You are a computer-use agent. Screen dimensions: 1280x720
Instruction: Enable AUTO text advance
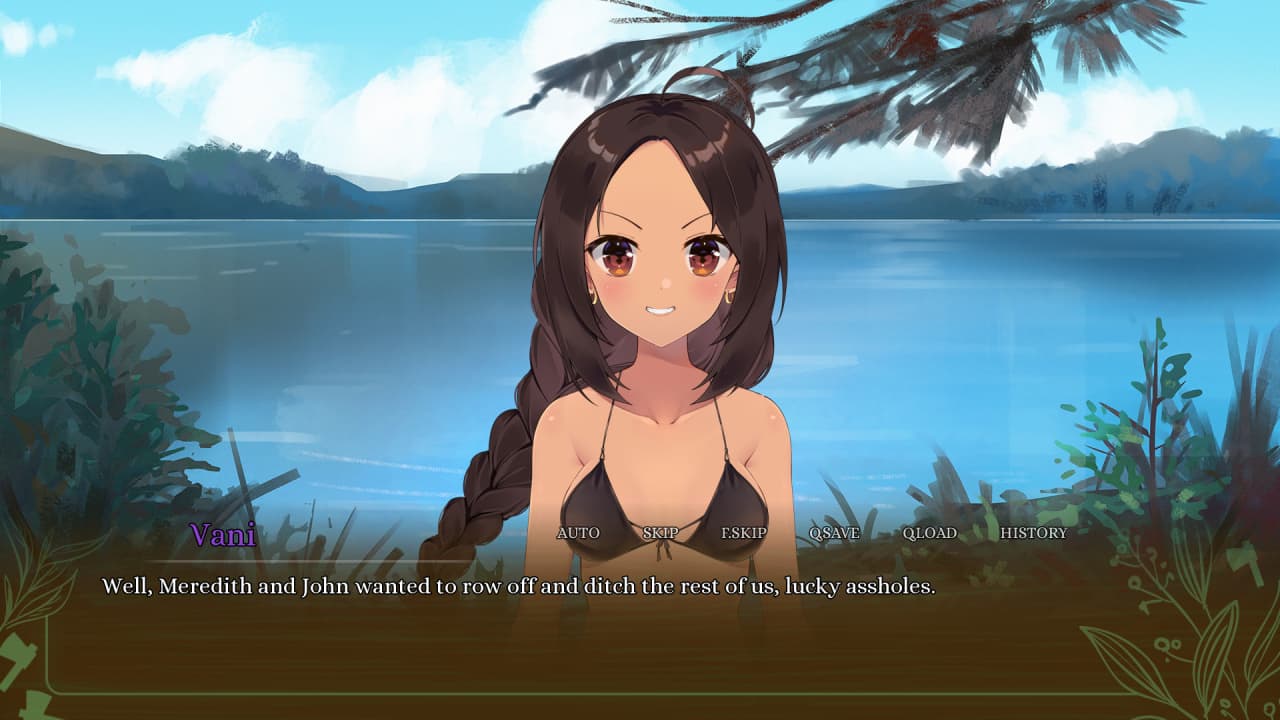click(578, 533)
